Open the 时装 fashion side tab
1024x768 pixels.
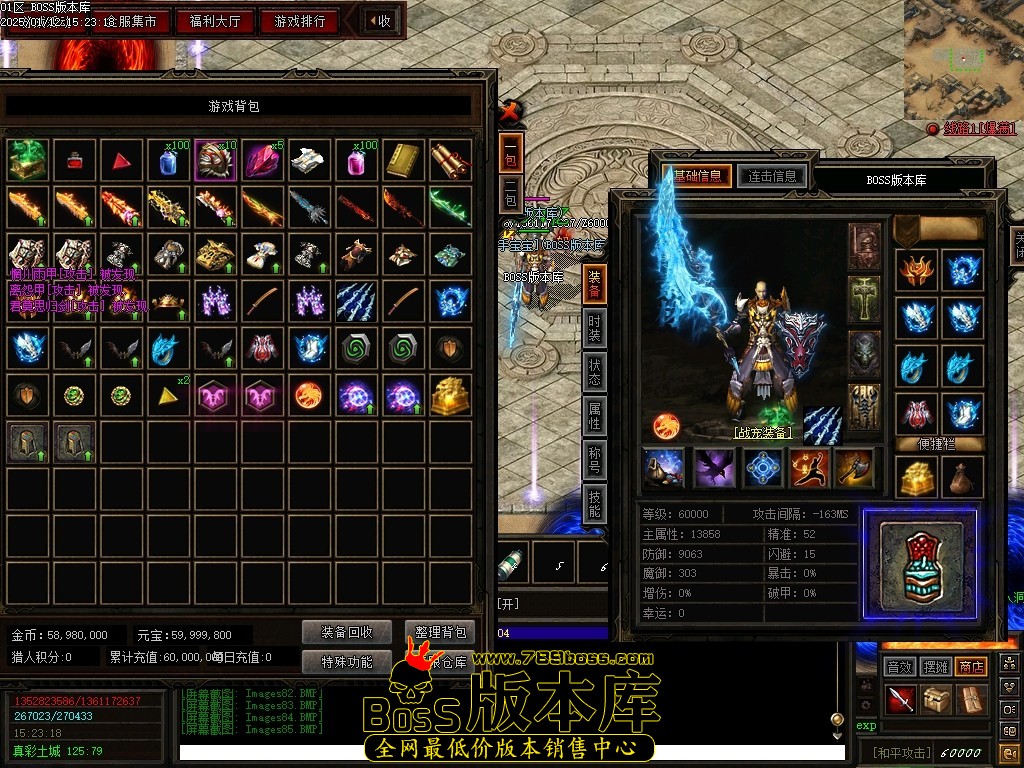tap(594, 328)
